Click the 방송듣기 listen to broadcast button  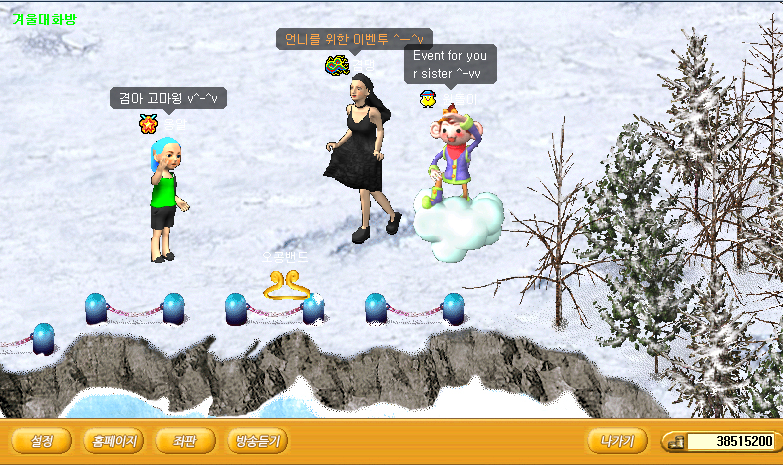pyautogui.click(x=258, y=441)
